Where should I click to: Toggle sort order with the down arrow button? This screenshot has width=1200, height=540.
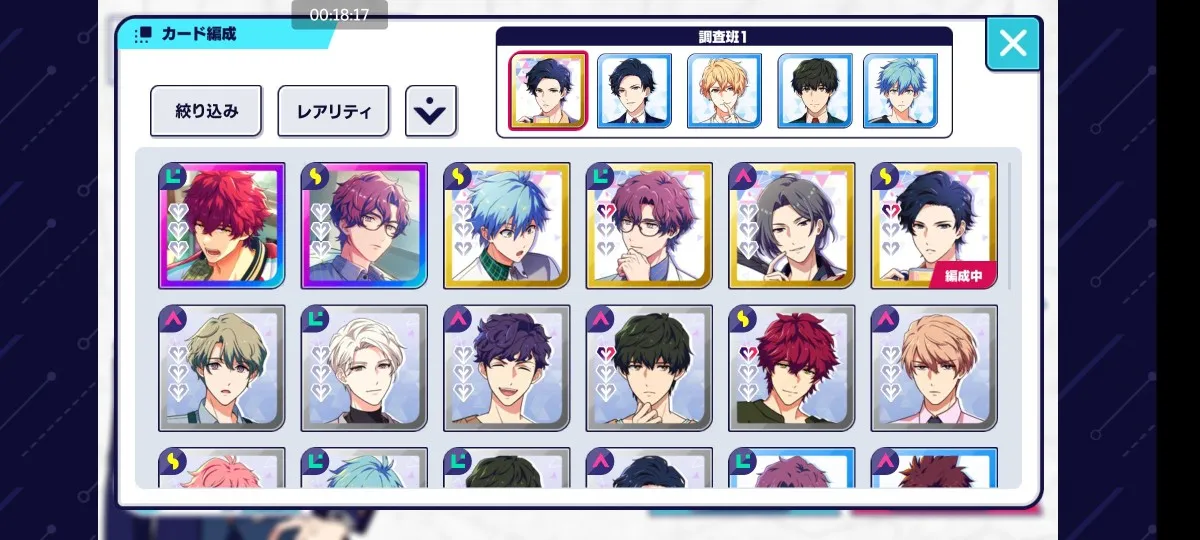pyautogui.click(x=430, y=111)
